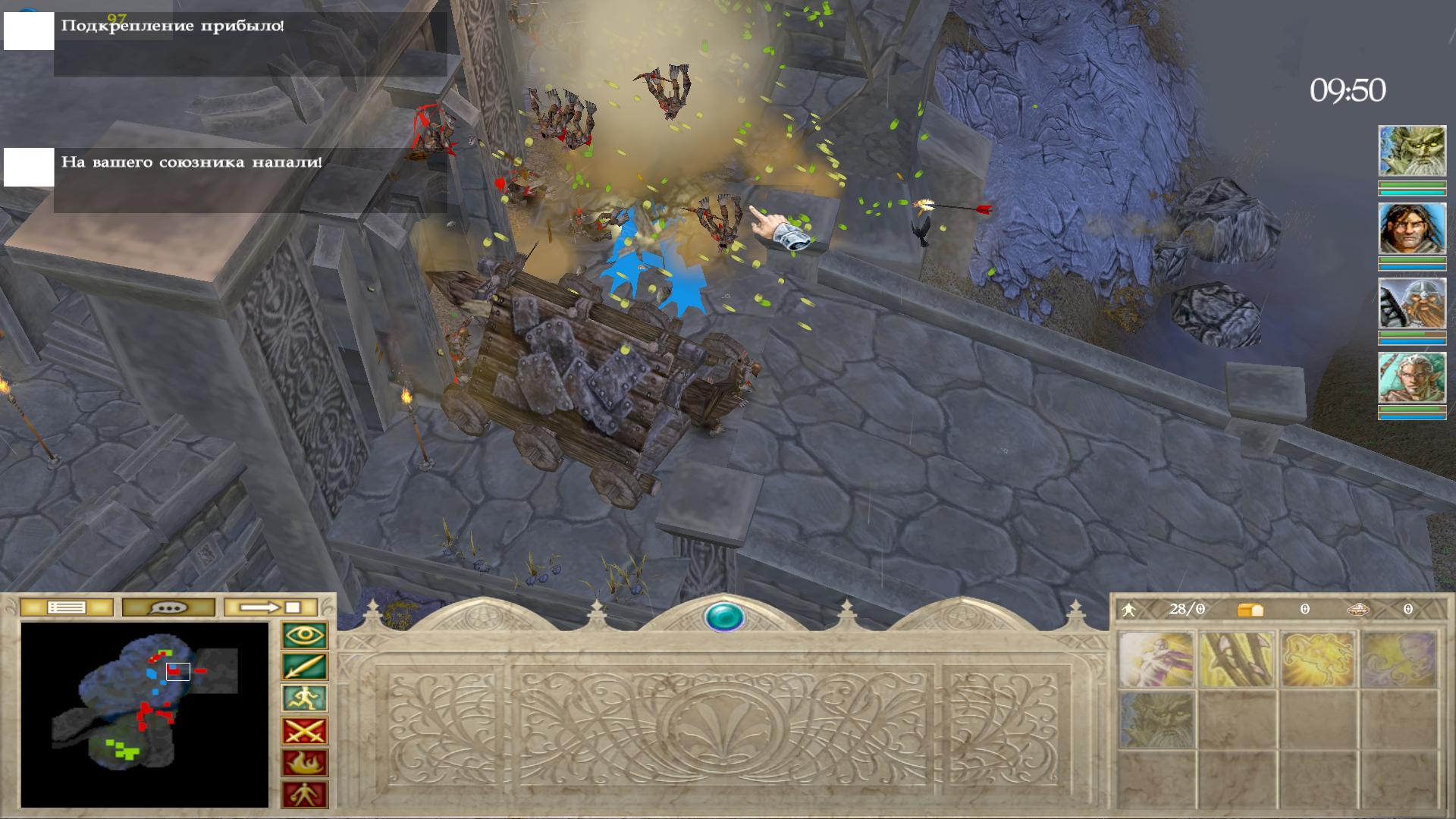Click the standing figure command button
This screenshot has height=819, width=1456.
point(305,795)
